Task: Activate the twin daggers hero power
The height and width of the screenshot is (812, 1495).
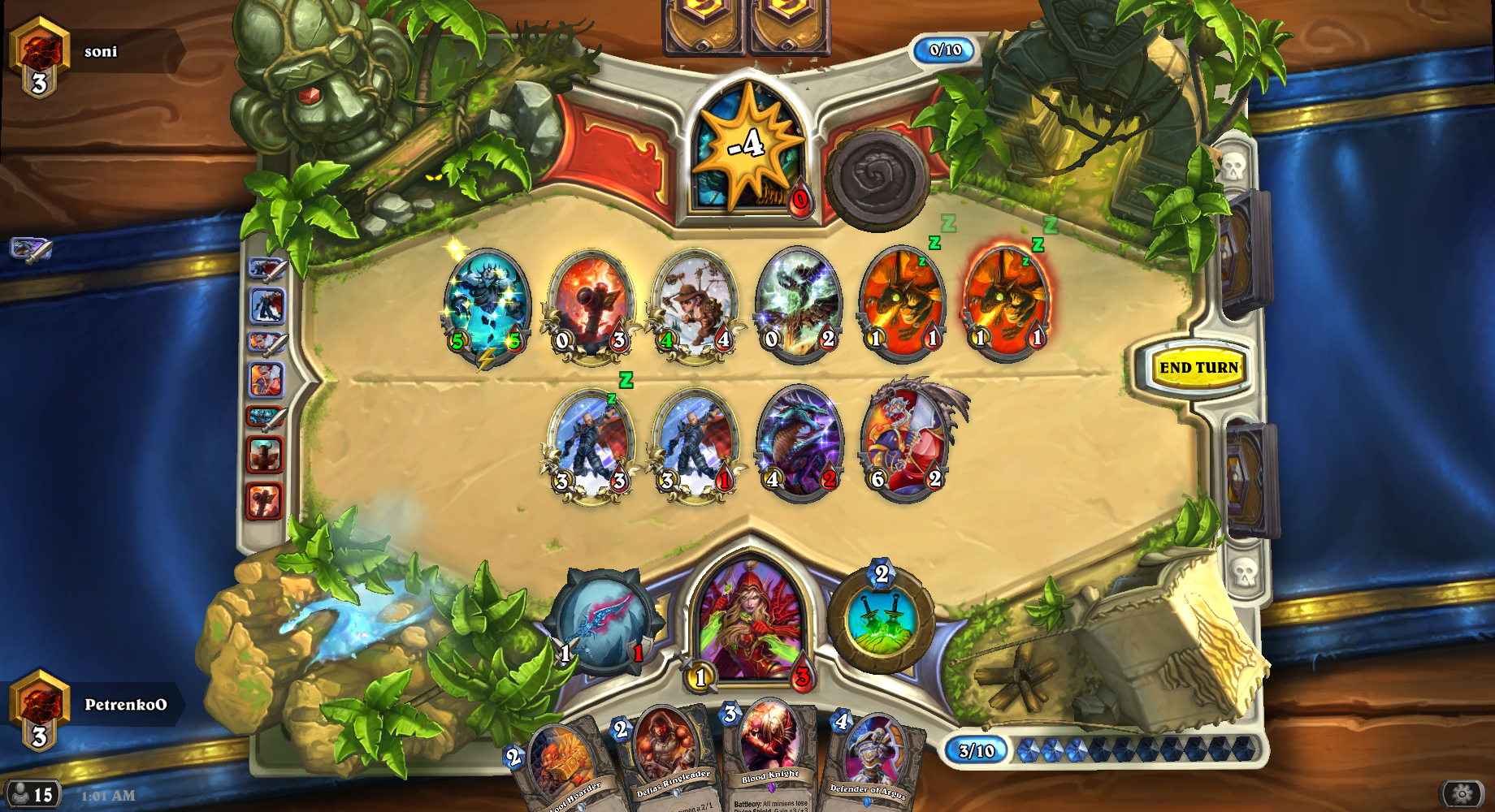Action: point(882,621)
